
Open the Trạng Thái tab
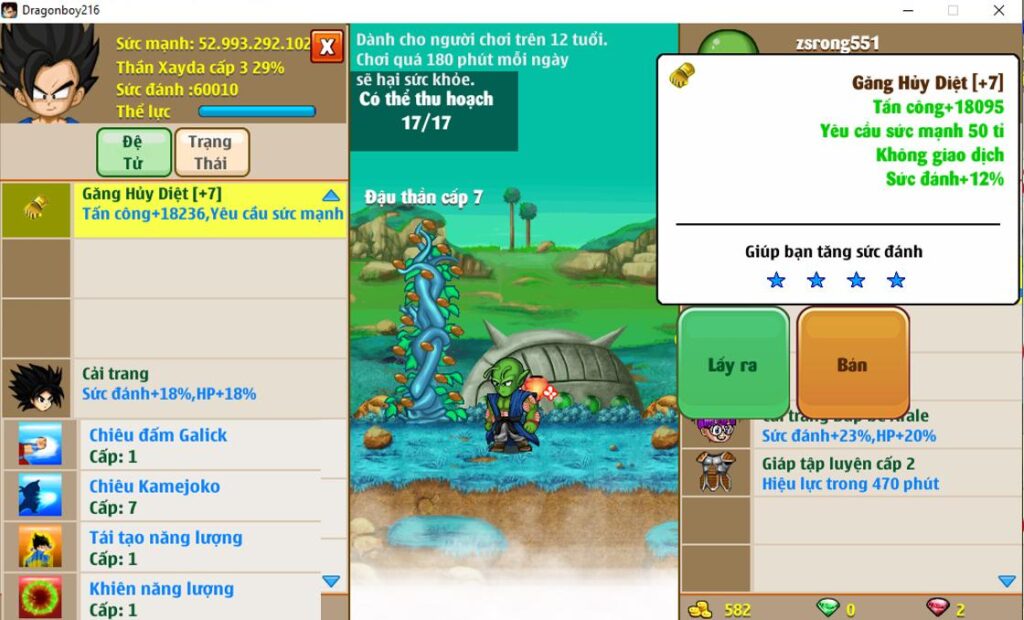211,152
